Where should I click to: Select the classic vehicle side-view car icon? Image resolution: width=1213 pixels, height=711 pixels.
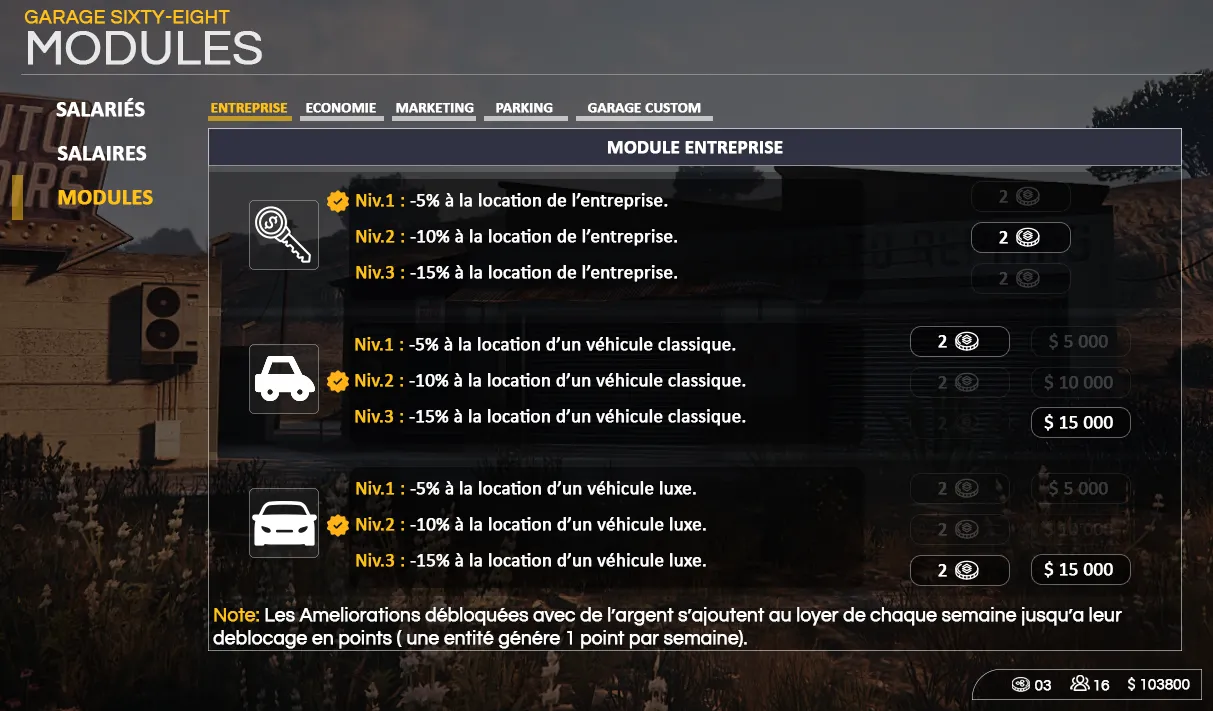pyautogui.click(x=284, y=379)
